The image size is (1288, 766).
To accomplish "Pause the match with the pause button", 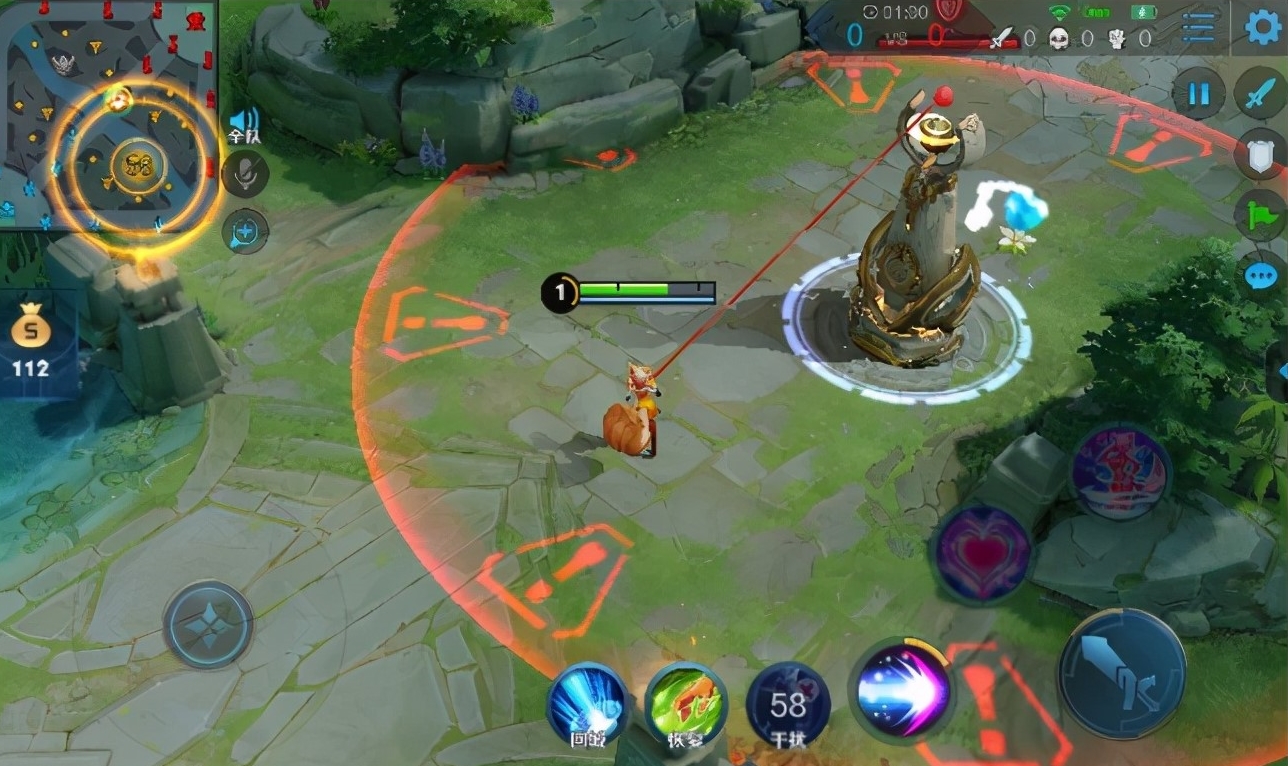I will [x=1198, y=95].
